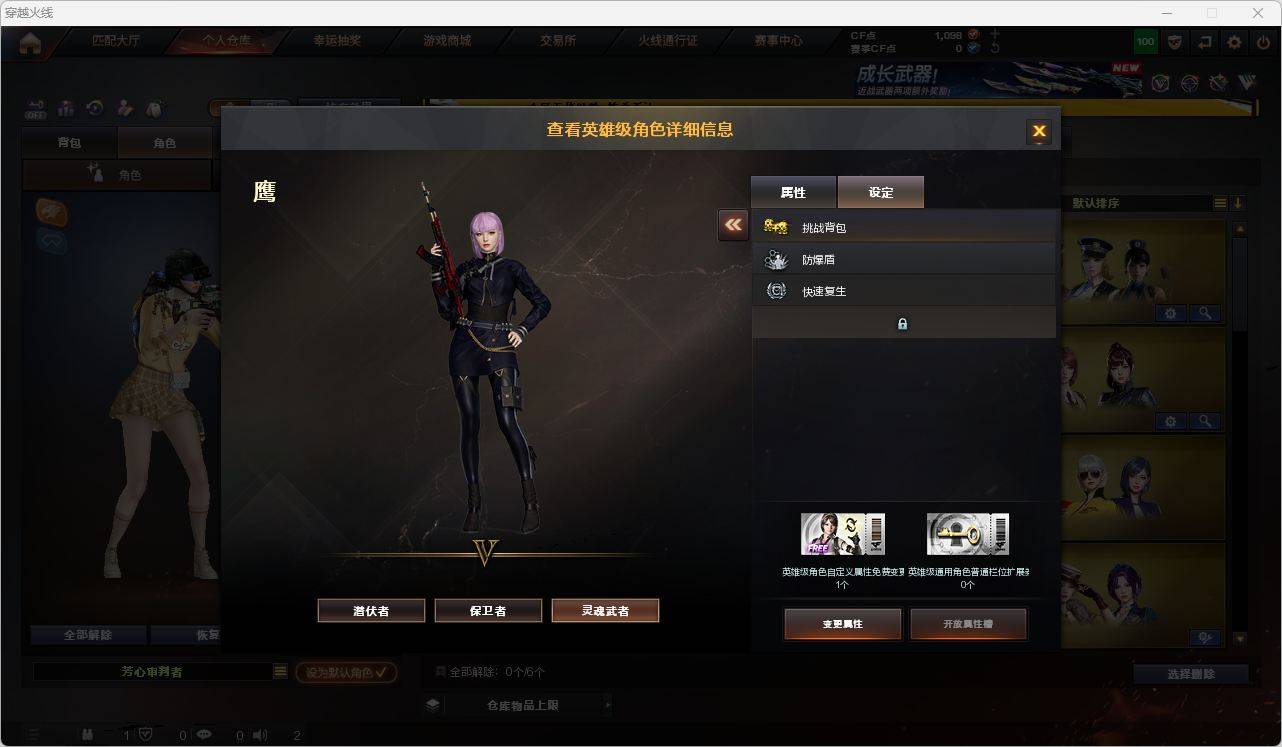Toggle the OFF key switch in the left toolbar

click(x=36, y=108)
